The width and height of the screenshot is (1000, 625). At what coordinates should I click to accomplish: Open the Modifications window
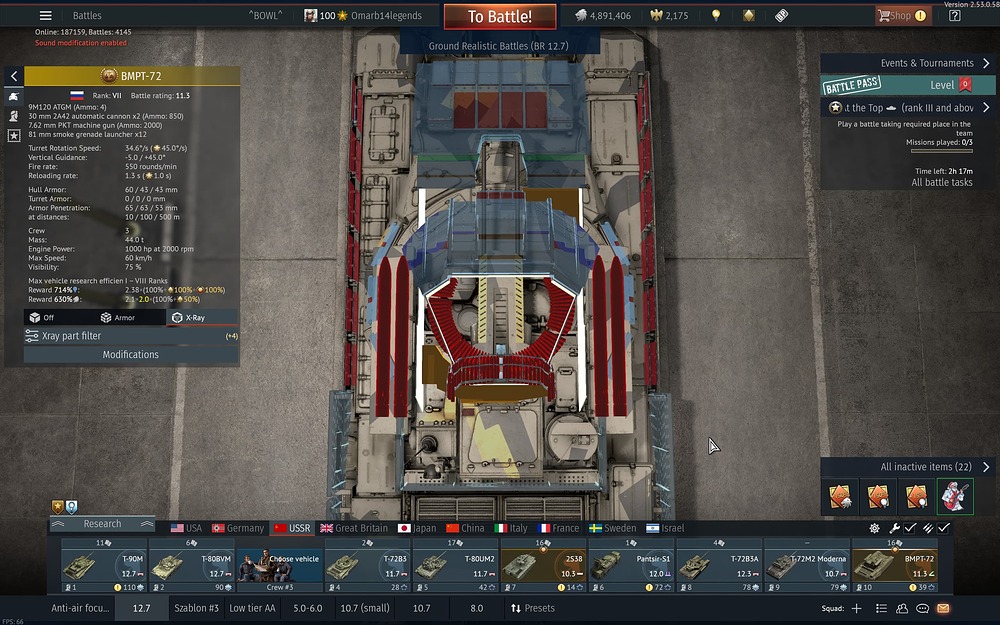coord(130,354)
